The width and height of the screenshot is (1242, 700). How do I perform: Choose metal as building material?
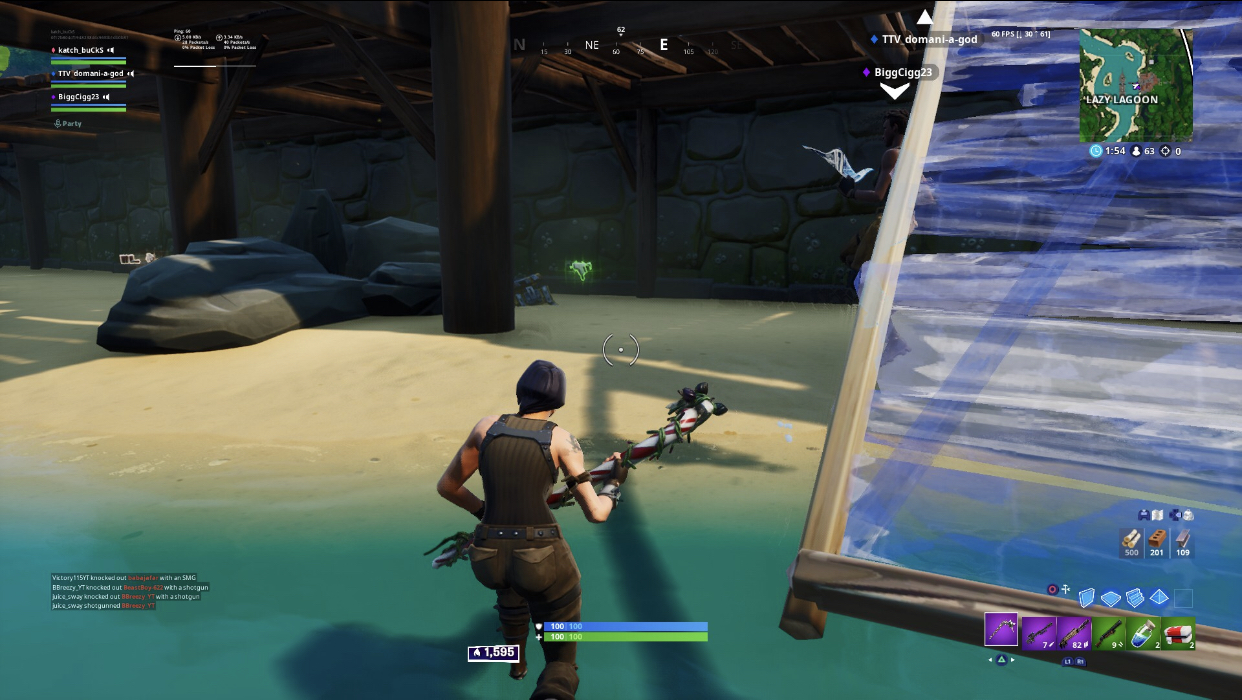tap(1183, 543)
